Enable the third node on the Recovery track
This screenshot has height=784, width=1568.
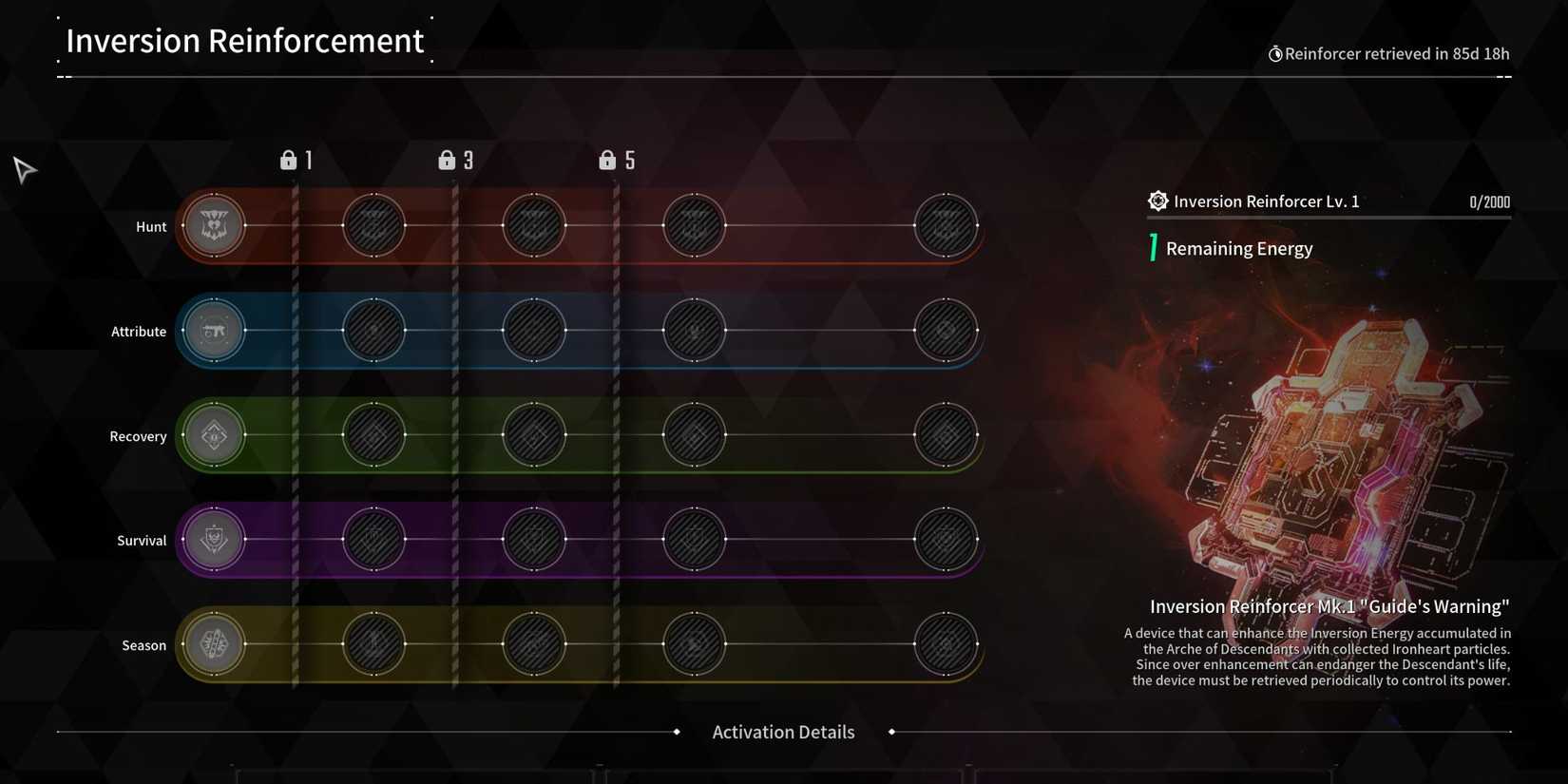click(533, 435)
